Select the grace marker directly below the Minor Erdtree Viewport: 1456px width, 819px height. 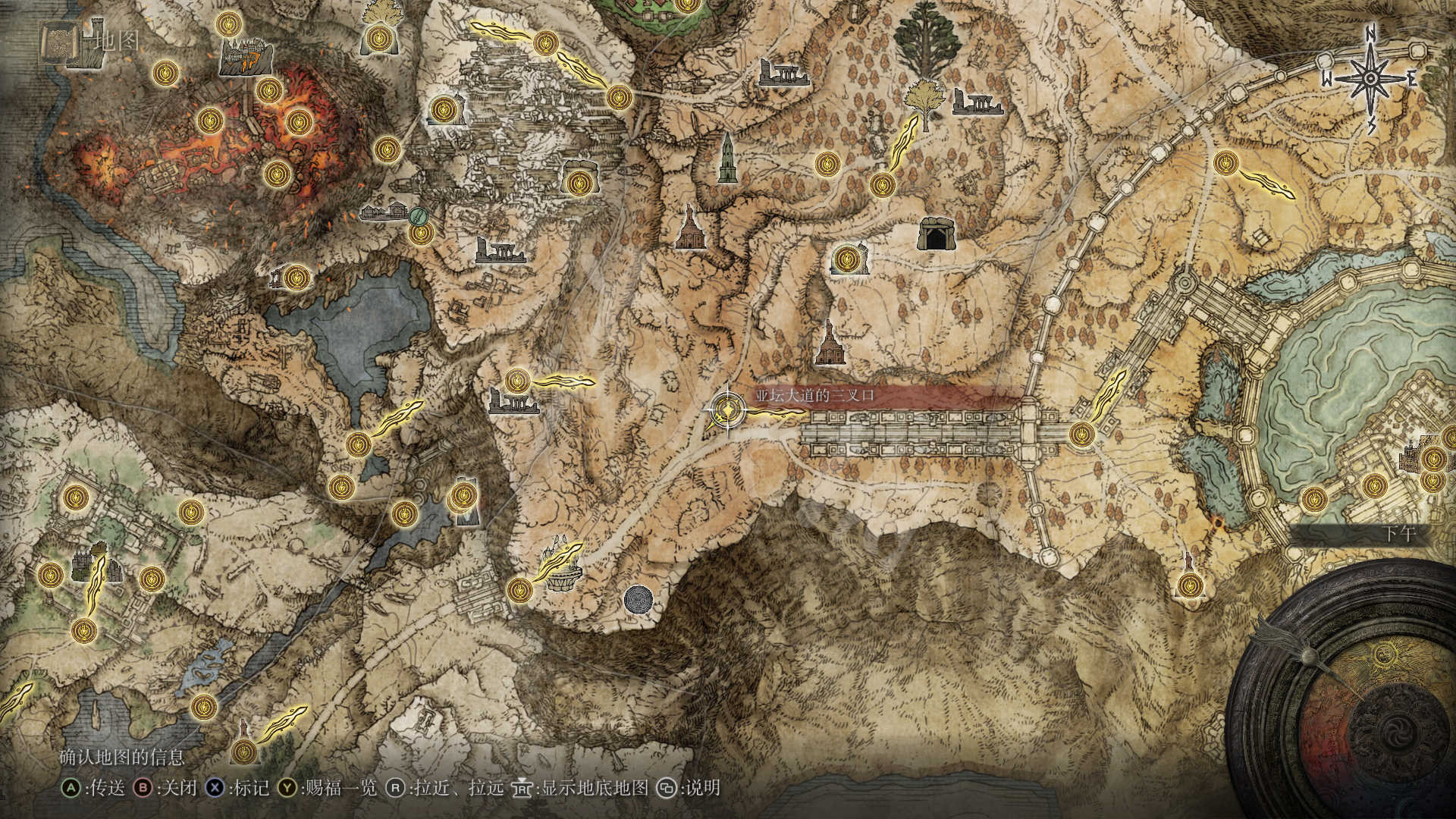[x=882, y=185]
